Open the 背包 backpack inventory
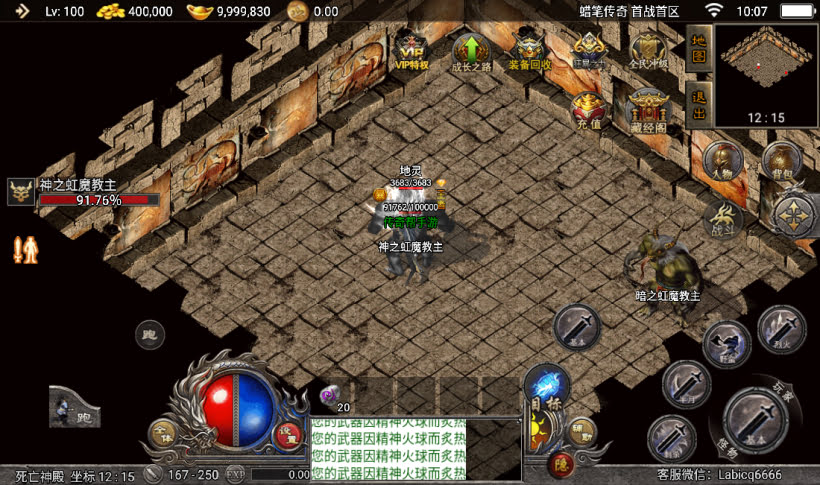The image size is (820, 485). click(781, 159)
